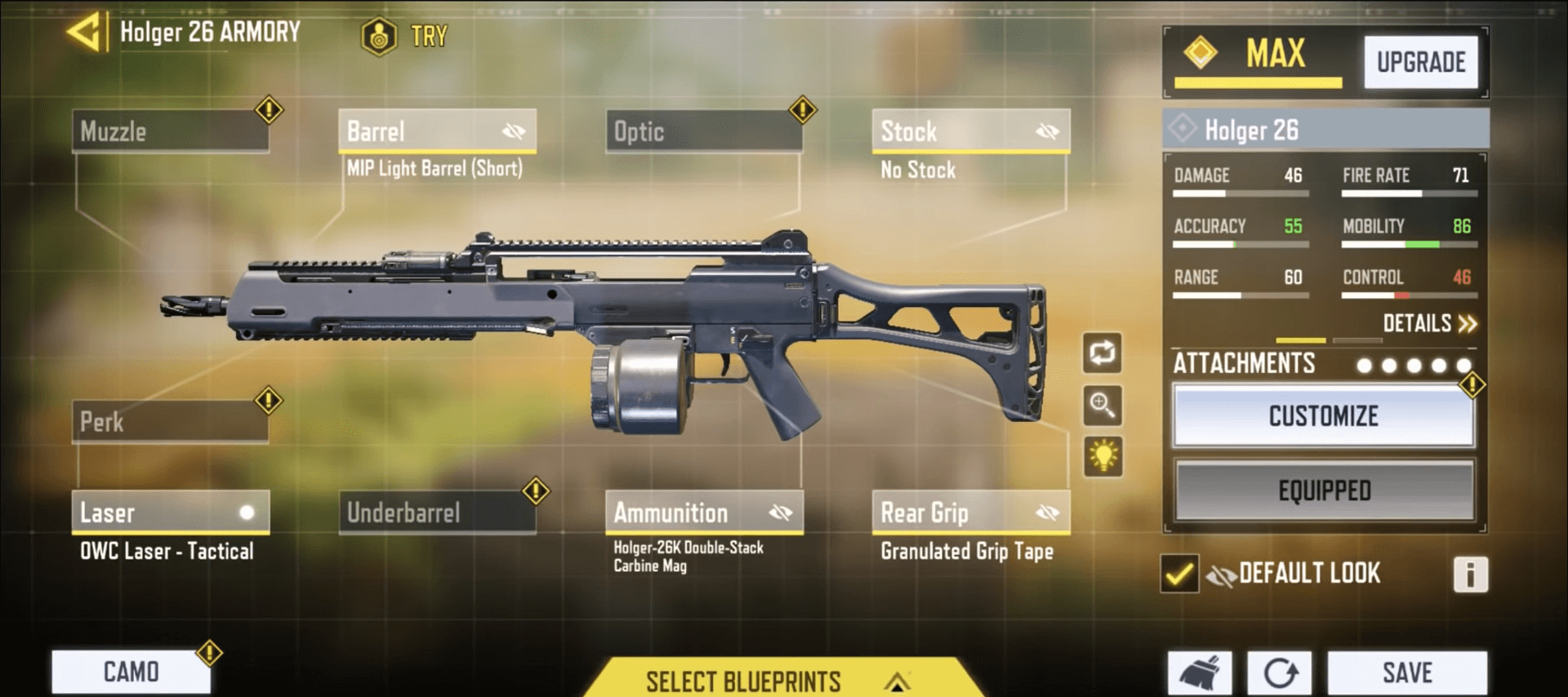Tap the TRY weapon icon

pos(379,34)
